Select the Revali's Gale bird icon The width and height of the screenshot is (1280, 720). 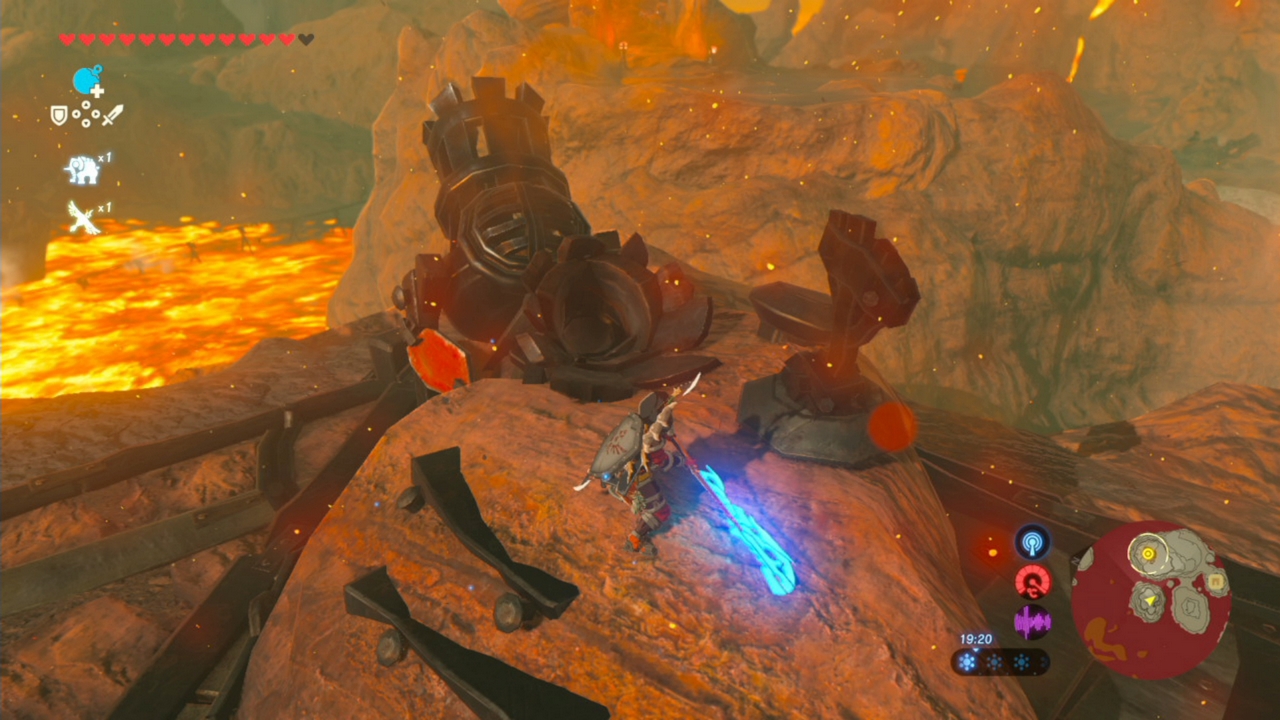click(x=82, y=215)
